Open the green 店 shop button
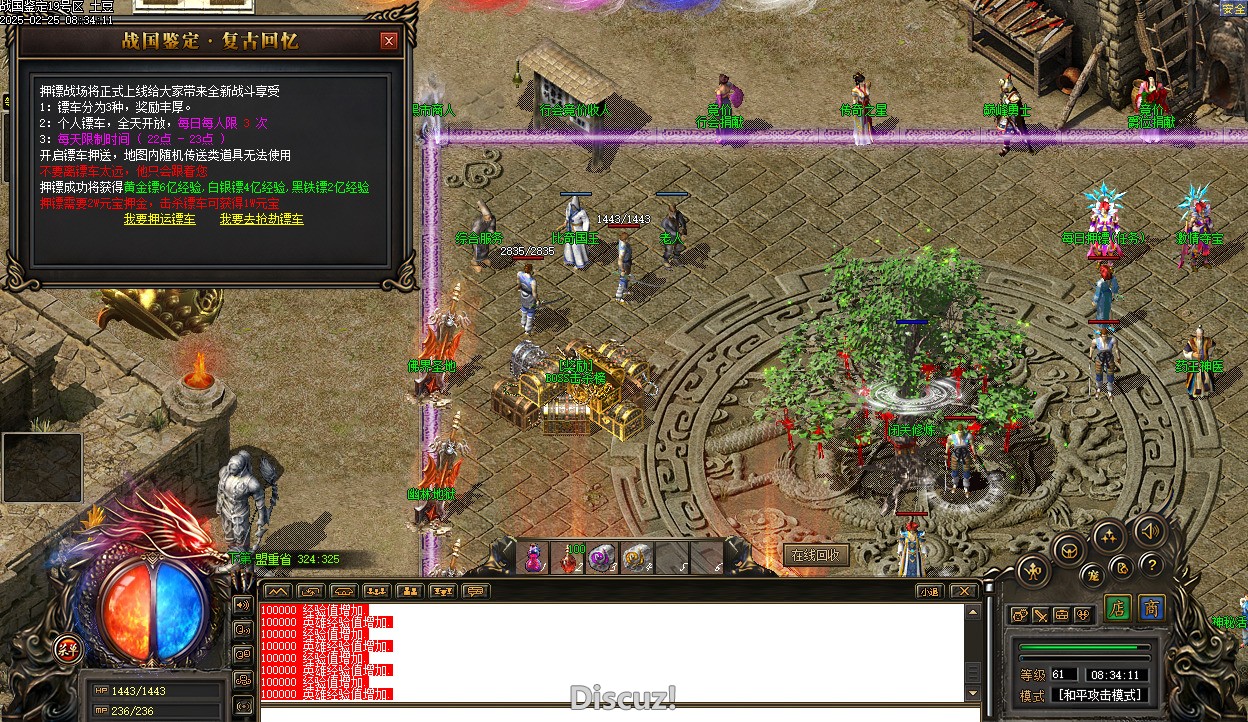Screen dimensions: 1248x722 click(1118, 609)
